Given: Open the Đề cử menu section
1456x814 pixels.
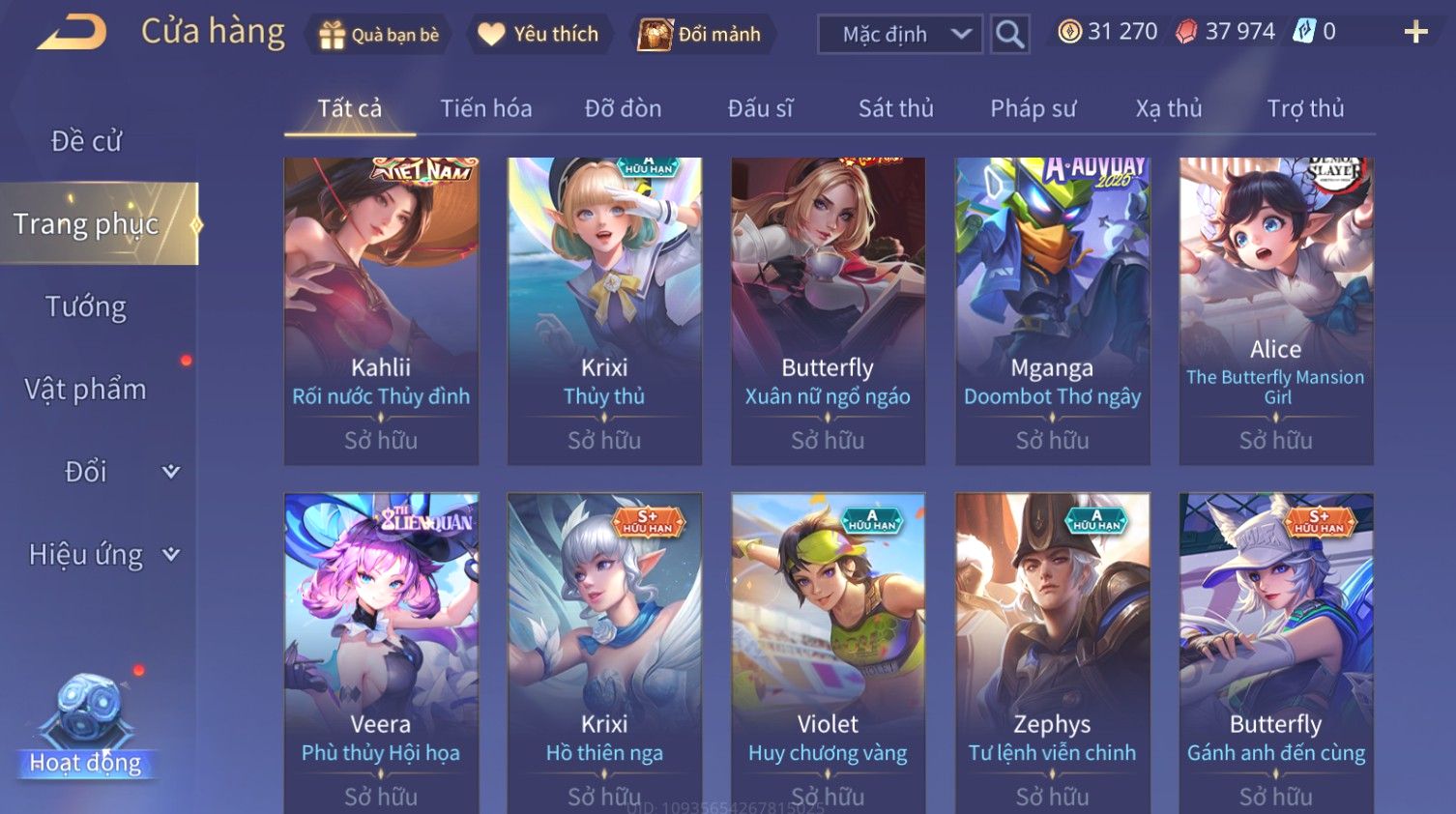Looking at the screenshot, I should (87, 141).
